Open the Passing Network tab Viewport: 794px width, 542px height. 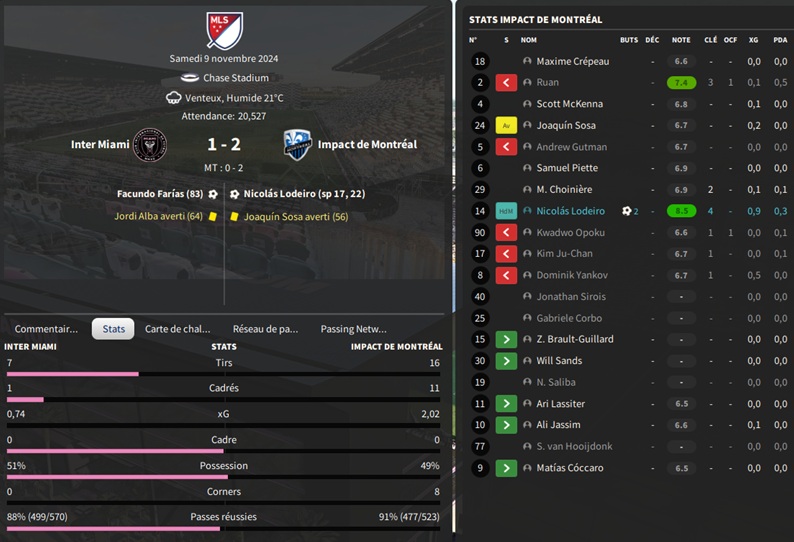click(x=353, y=329)
